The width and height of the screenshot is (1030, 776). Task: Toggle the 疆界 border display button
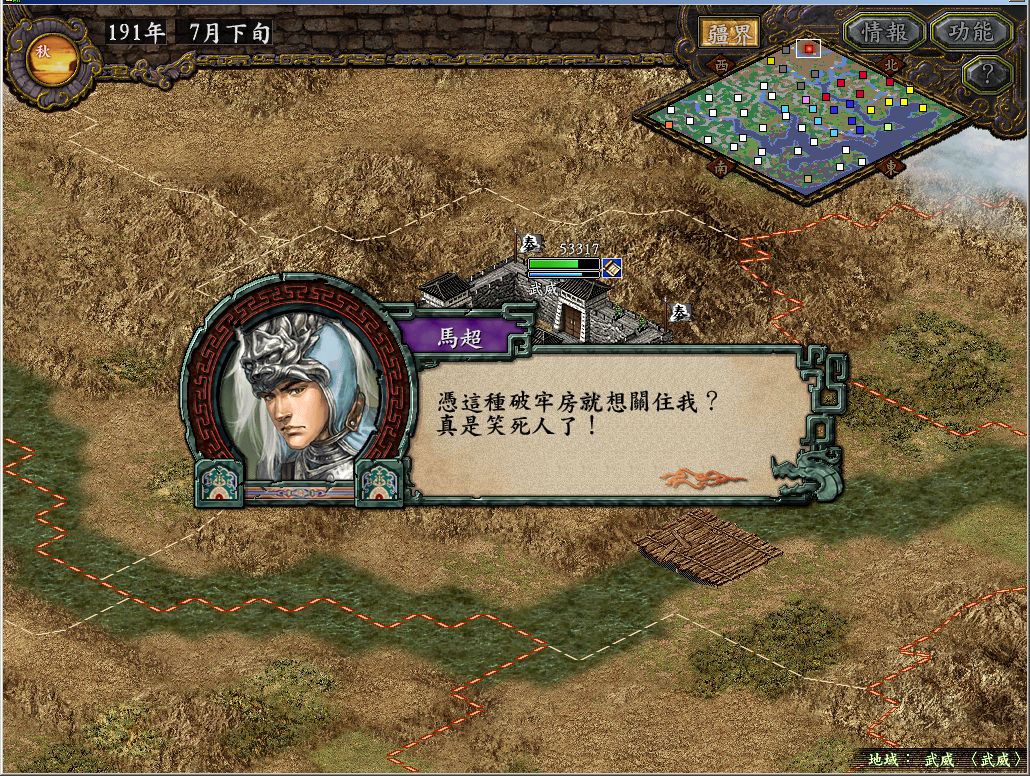[728, 32]
